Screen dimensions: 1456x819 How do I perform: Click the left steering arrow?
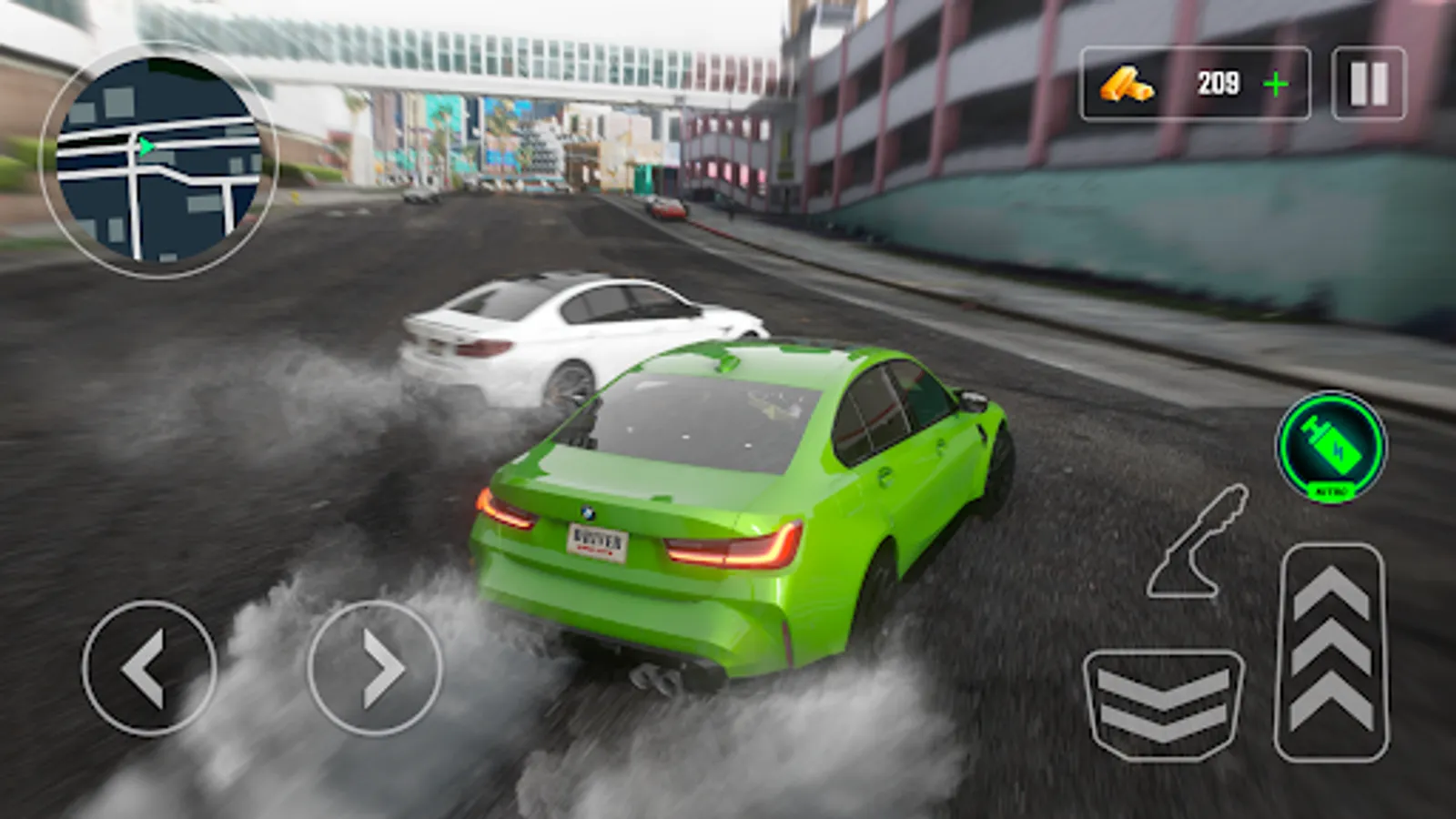pos(150,669)
